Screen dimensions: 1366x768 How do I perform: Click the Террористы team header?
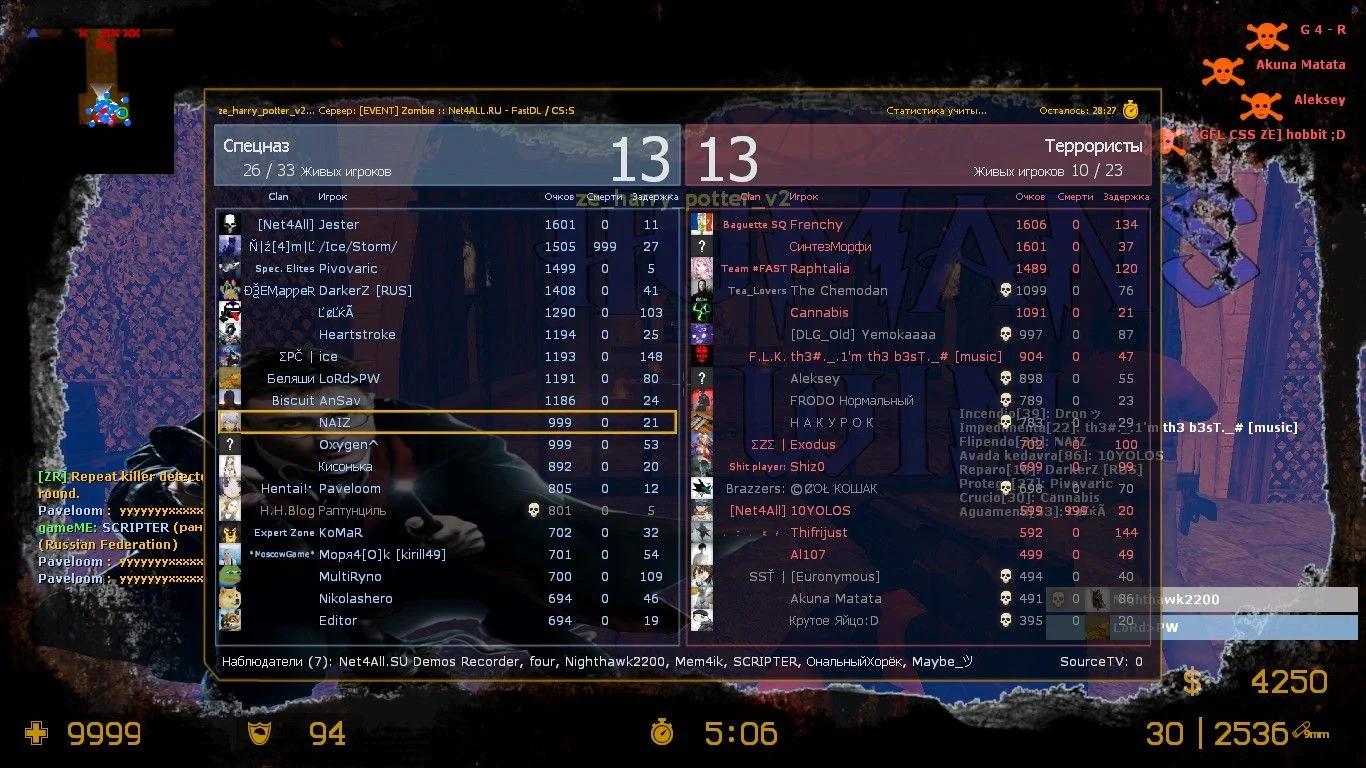(918, 155)
